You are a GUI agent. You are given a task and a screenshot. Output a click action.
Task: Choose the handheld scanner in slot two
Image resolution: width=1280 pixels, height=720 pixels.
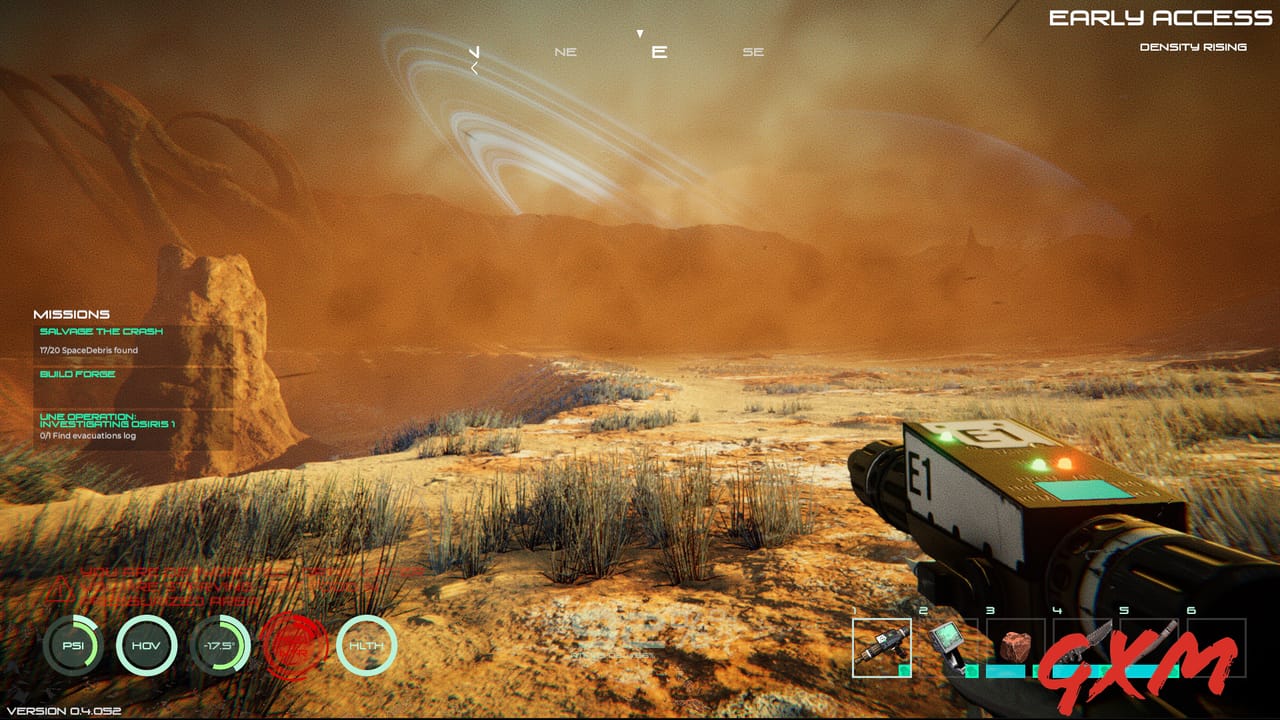tap(947, 647)
